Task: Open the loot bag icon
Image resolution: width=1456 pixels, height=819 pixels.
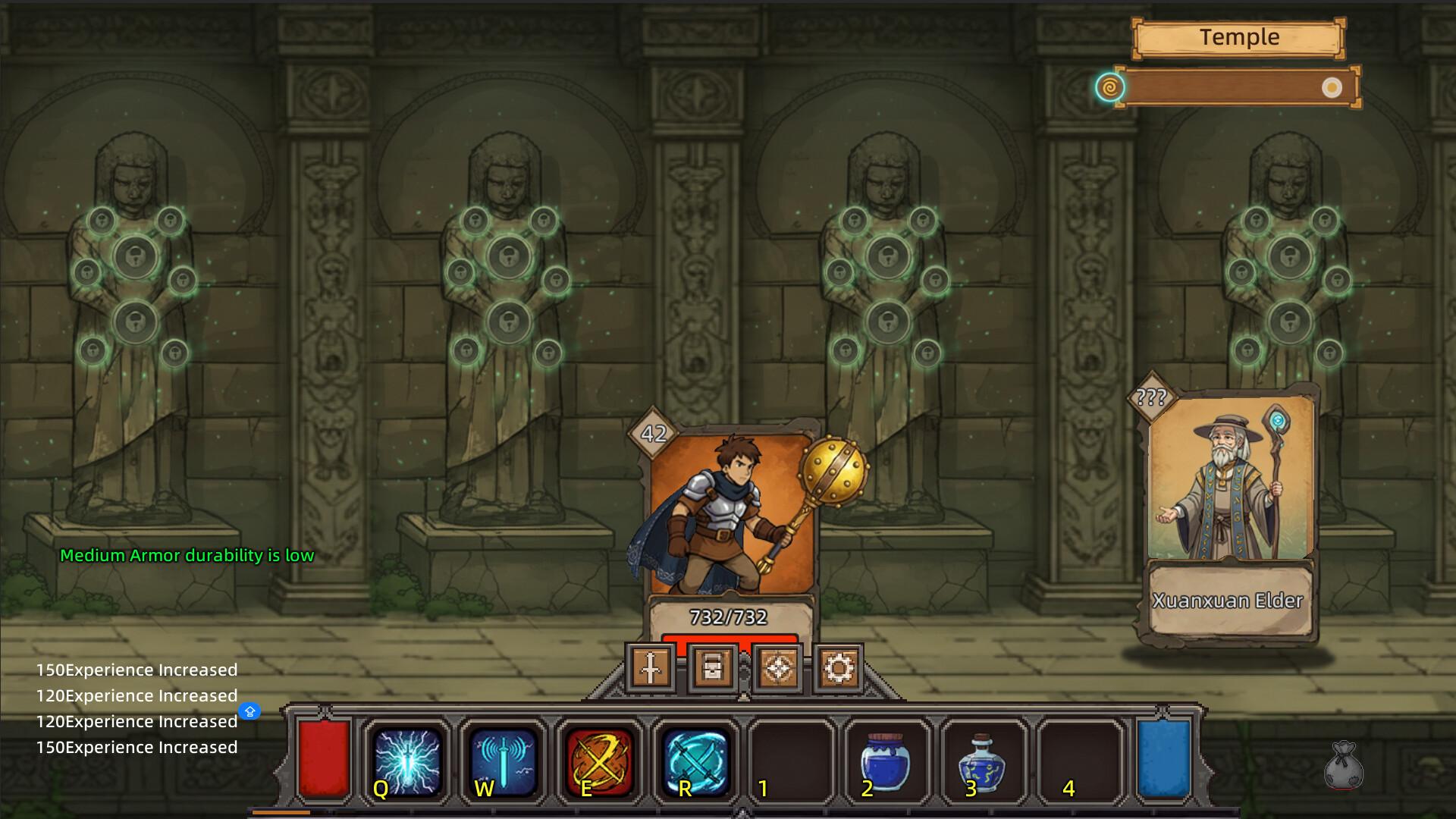Action: point(1344,764)
